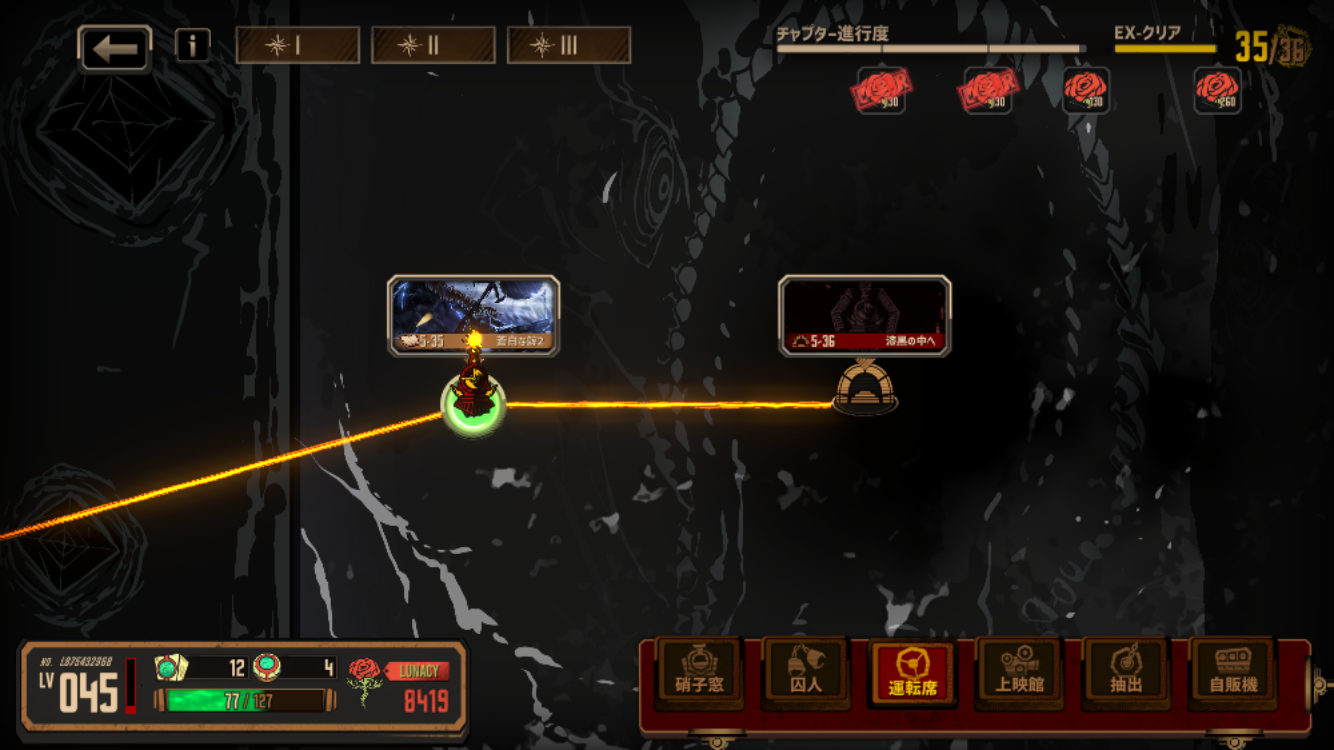Select the chapter part III tab
1334x750 pixels.
(568, 45)
